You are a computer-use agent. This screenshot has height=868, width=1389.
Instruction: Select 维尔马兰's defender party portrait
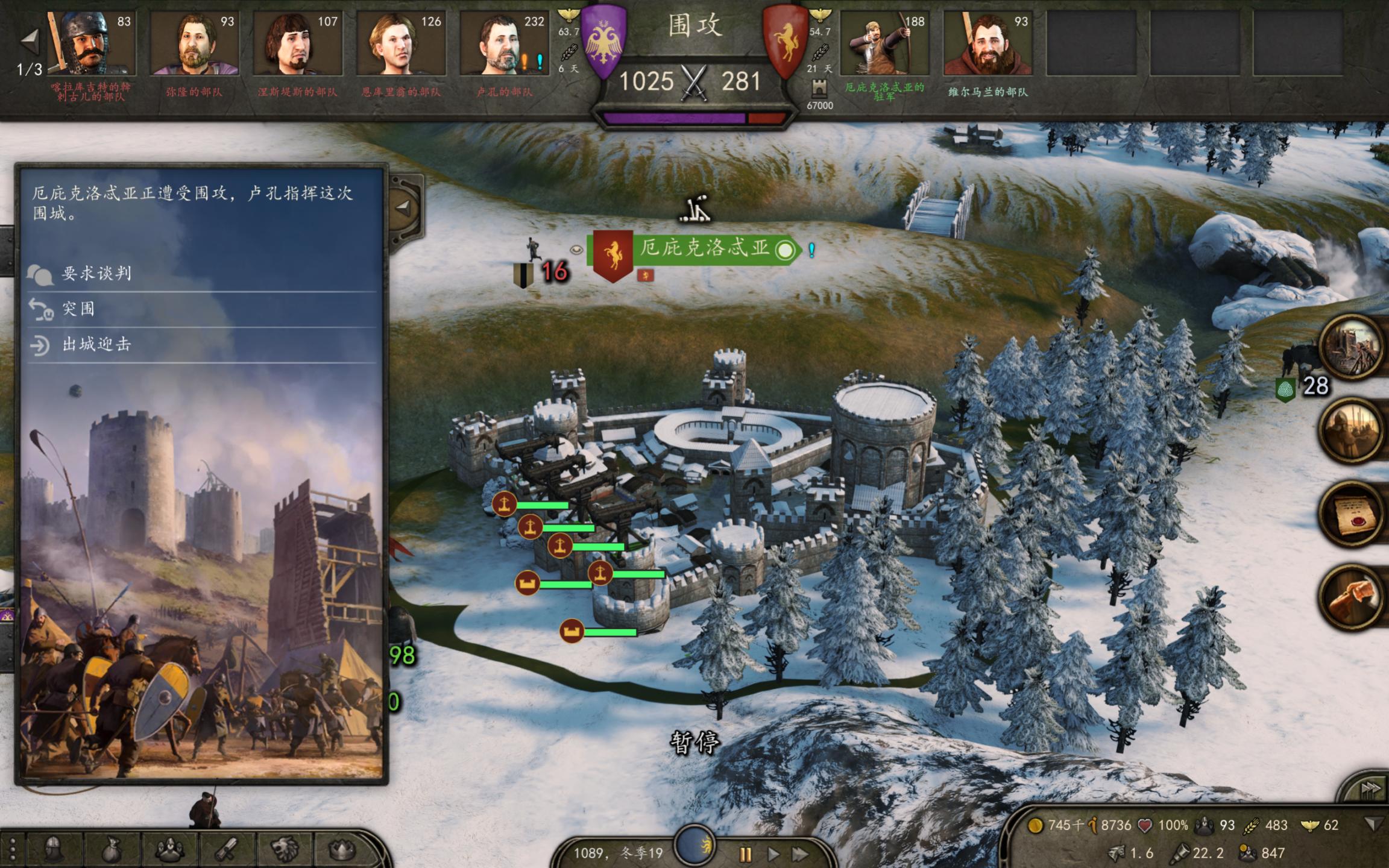(988, 43)
